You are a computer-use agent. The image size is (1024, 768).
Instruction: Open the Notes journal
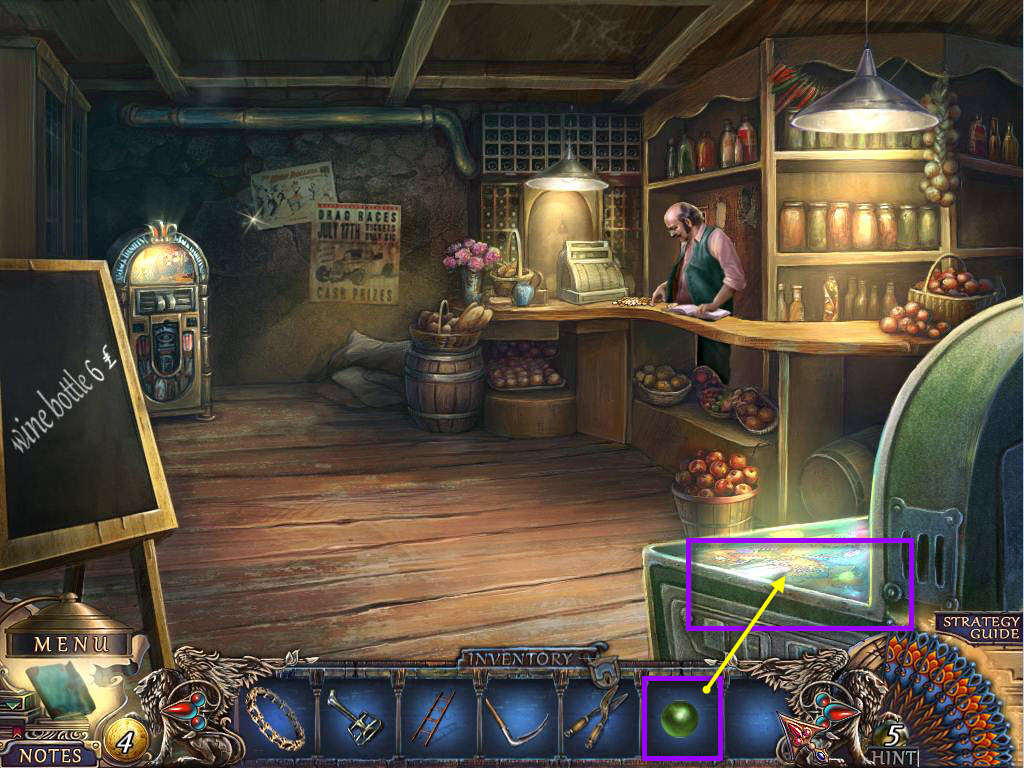49,755
